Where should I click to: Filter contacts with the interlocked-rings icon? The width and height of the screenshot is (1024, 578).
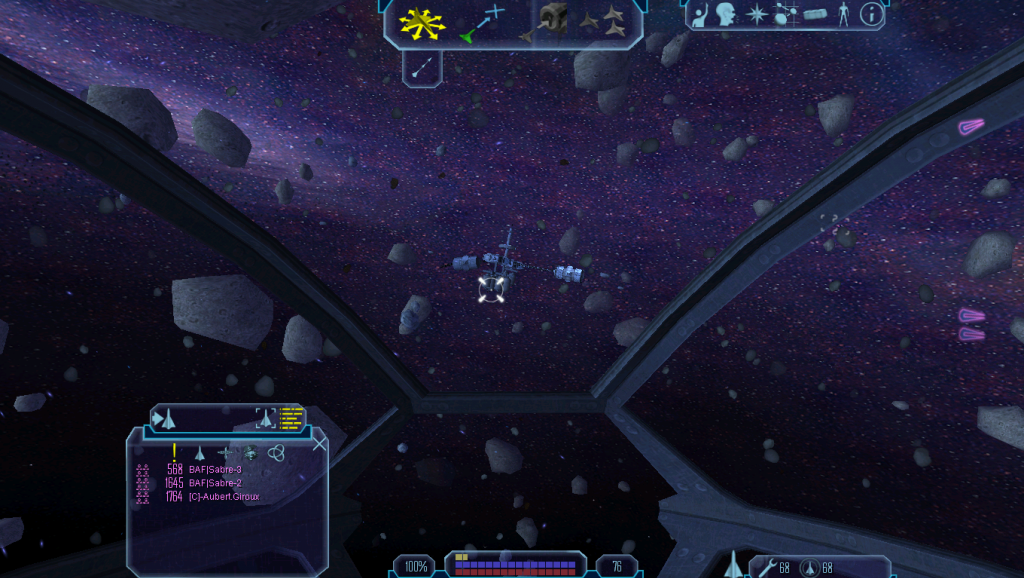point(275,453)
